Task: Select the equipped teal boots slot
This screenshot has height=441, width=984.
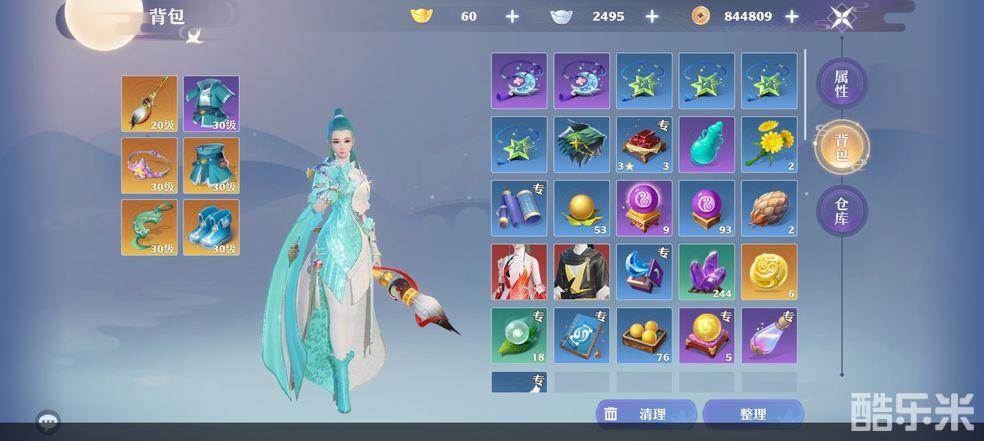Action: point(209,227)
